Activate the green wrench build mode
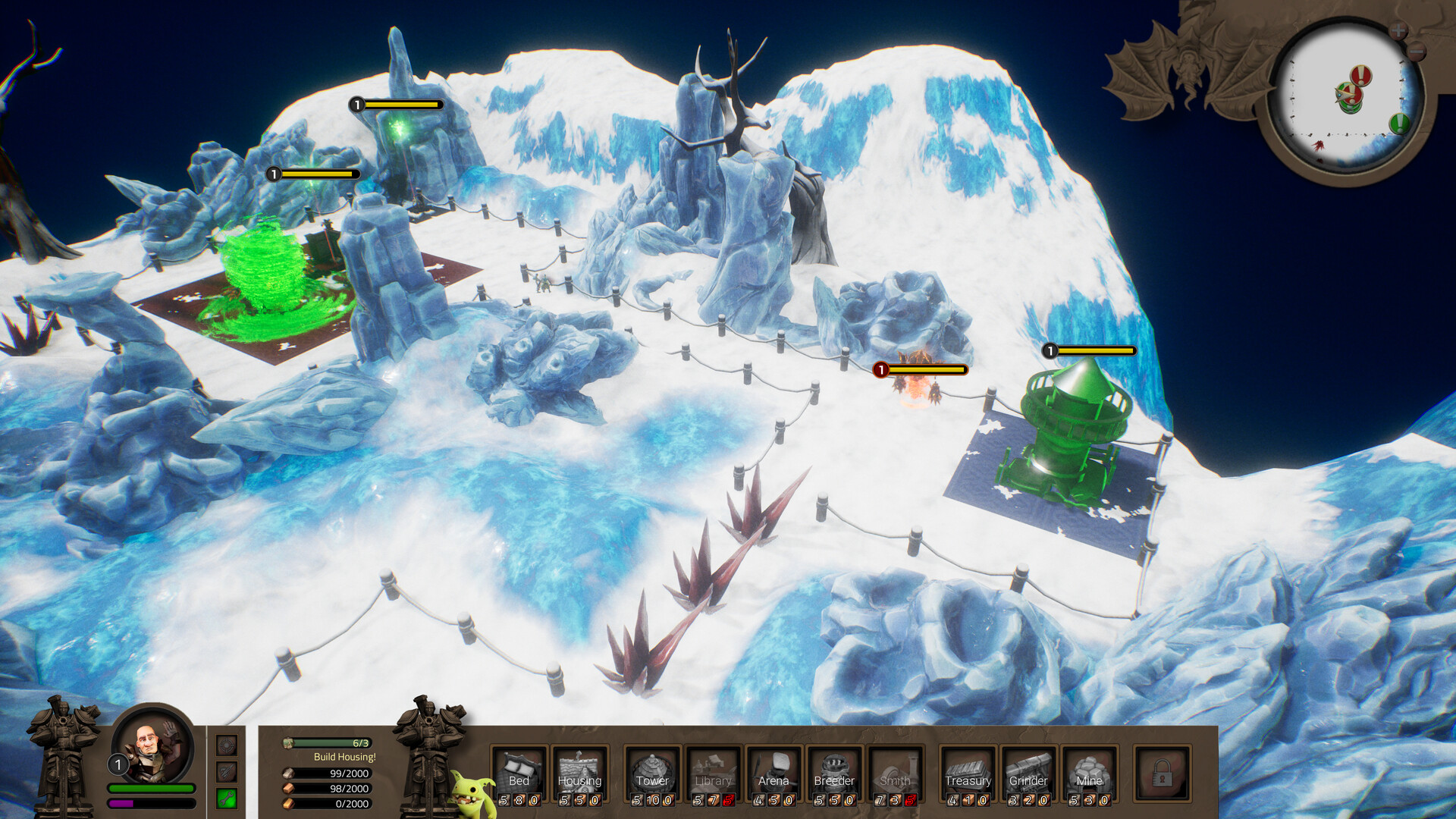1456x819 pixels. point(227,798)
